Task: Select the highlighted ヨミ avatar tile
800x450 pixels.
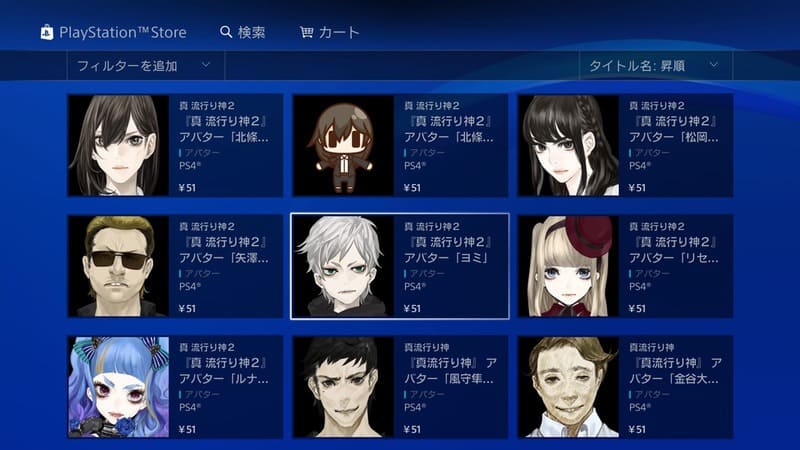Action: point(399,266)
